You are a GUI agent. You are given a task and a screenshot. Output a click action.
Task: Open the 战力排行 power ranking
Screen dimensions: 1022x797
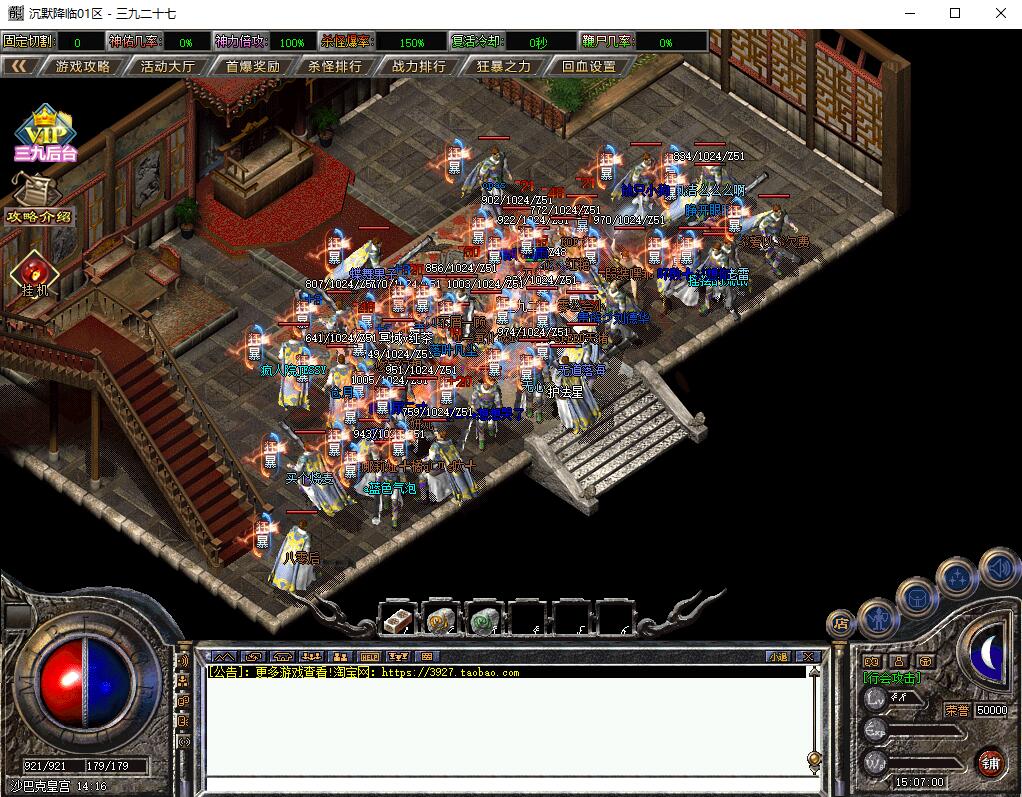(x=419, y=66)
